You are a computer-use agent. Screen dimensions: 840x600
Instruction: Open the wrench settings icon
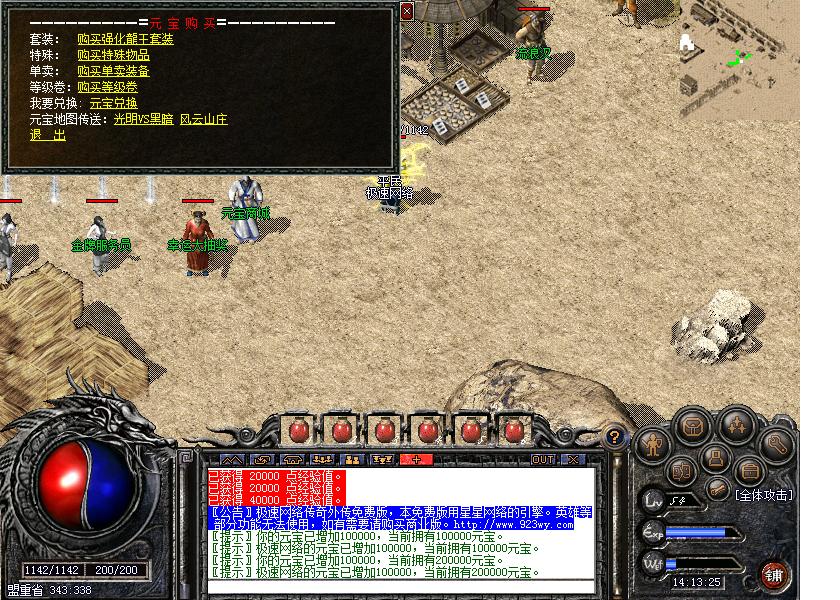click(x=776, y=444)
